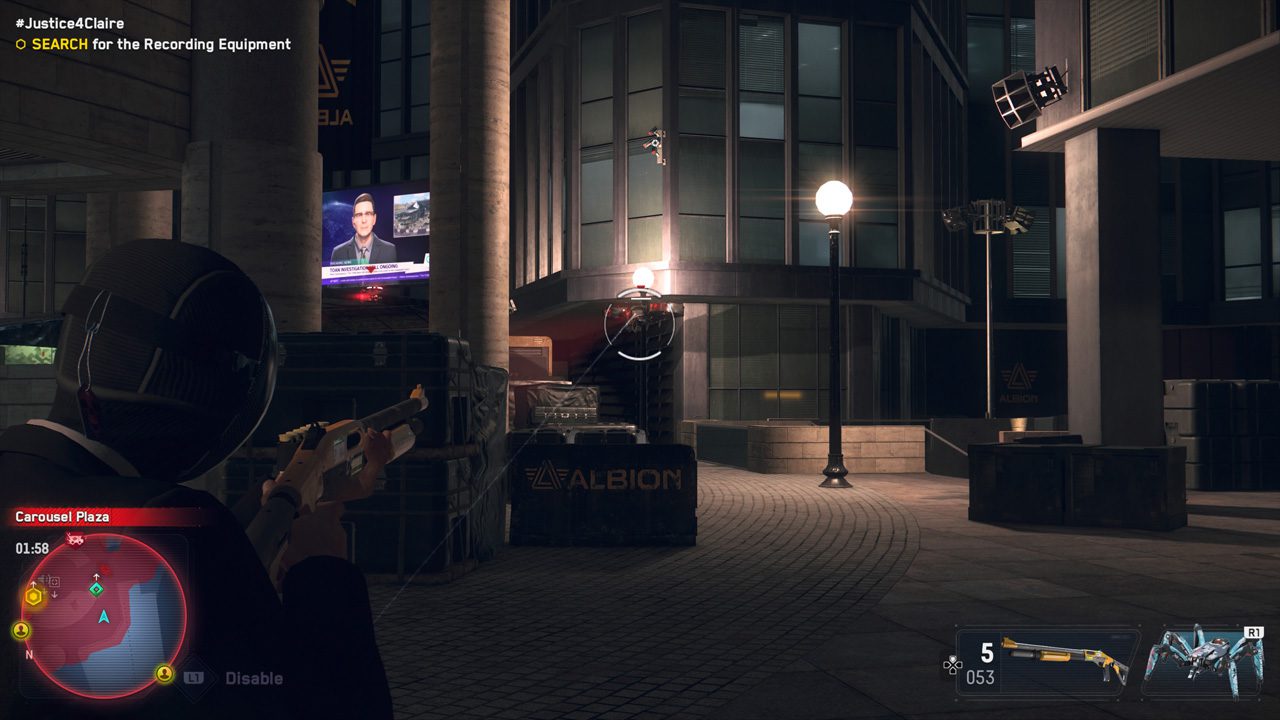Click the green diamond objective waypoint on the minimap
This screenshot has height=720, width=1280.
pos(96,589)
